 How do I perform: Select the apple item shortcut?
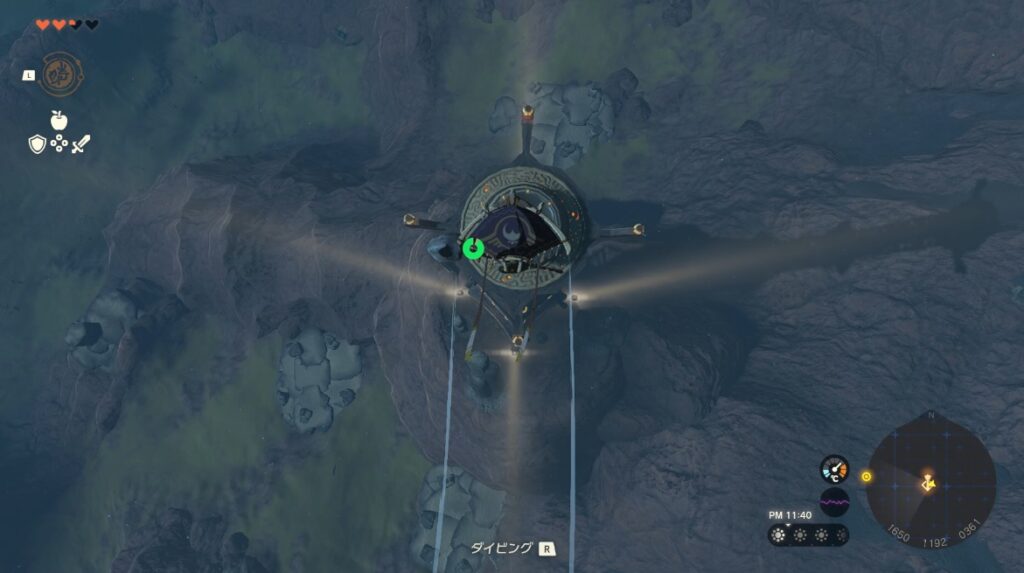(x=59, y=121)
